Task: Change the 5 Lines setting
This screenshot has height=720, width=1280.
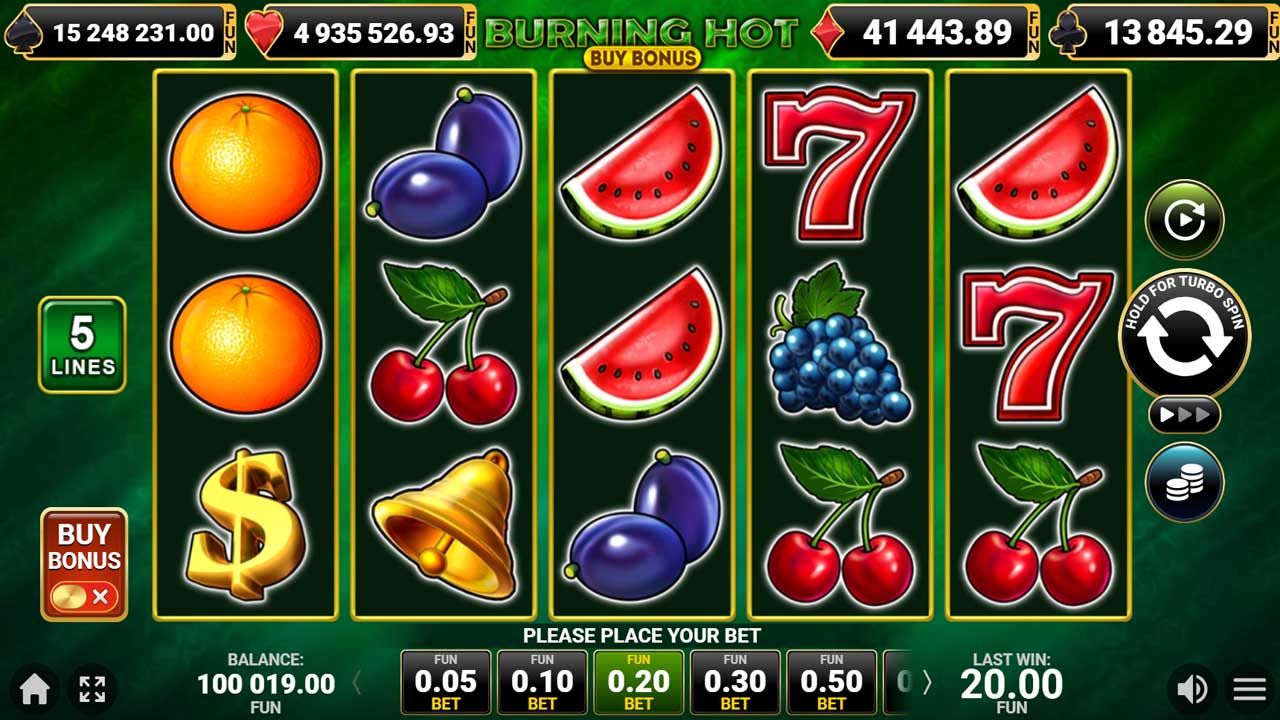Action: pos(82,344)
